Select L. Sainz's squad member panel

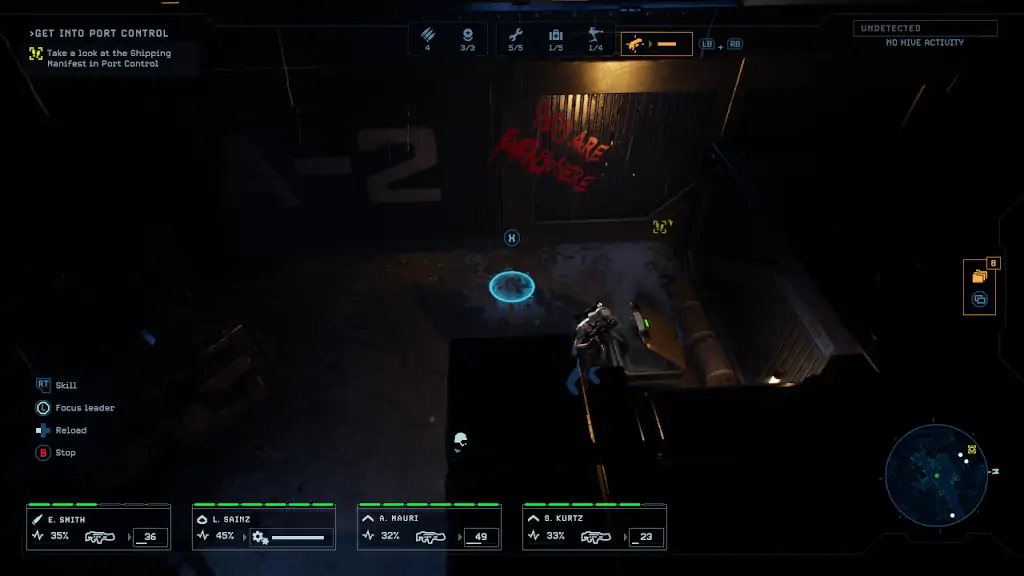point(263,528)
